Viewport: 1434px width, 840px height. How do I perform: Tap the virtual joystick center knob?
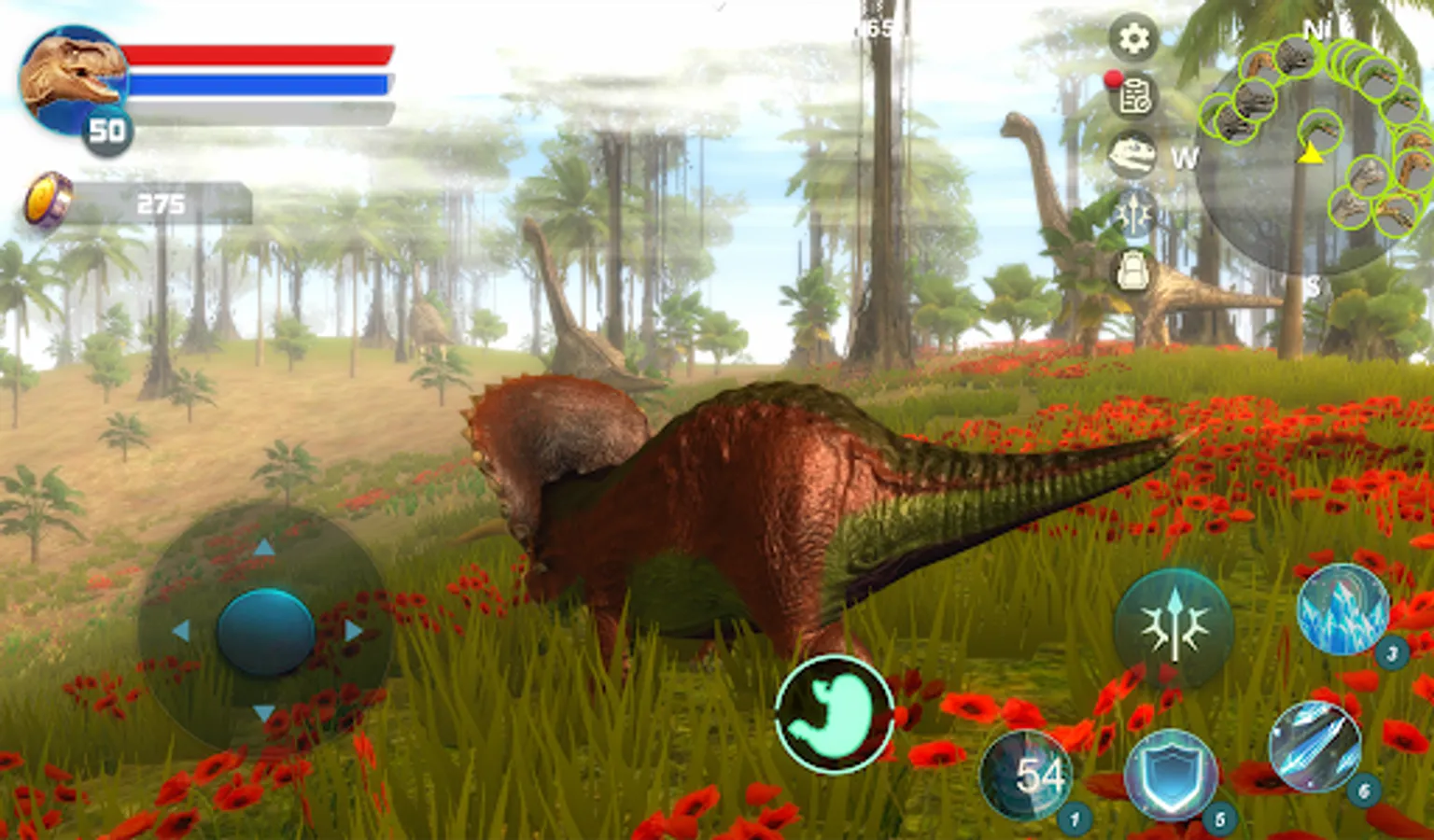tap(265, 632)
